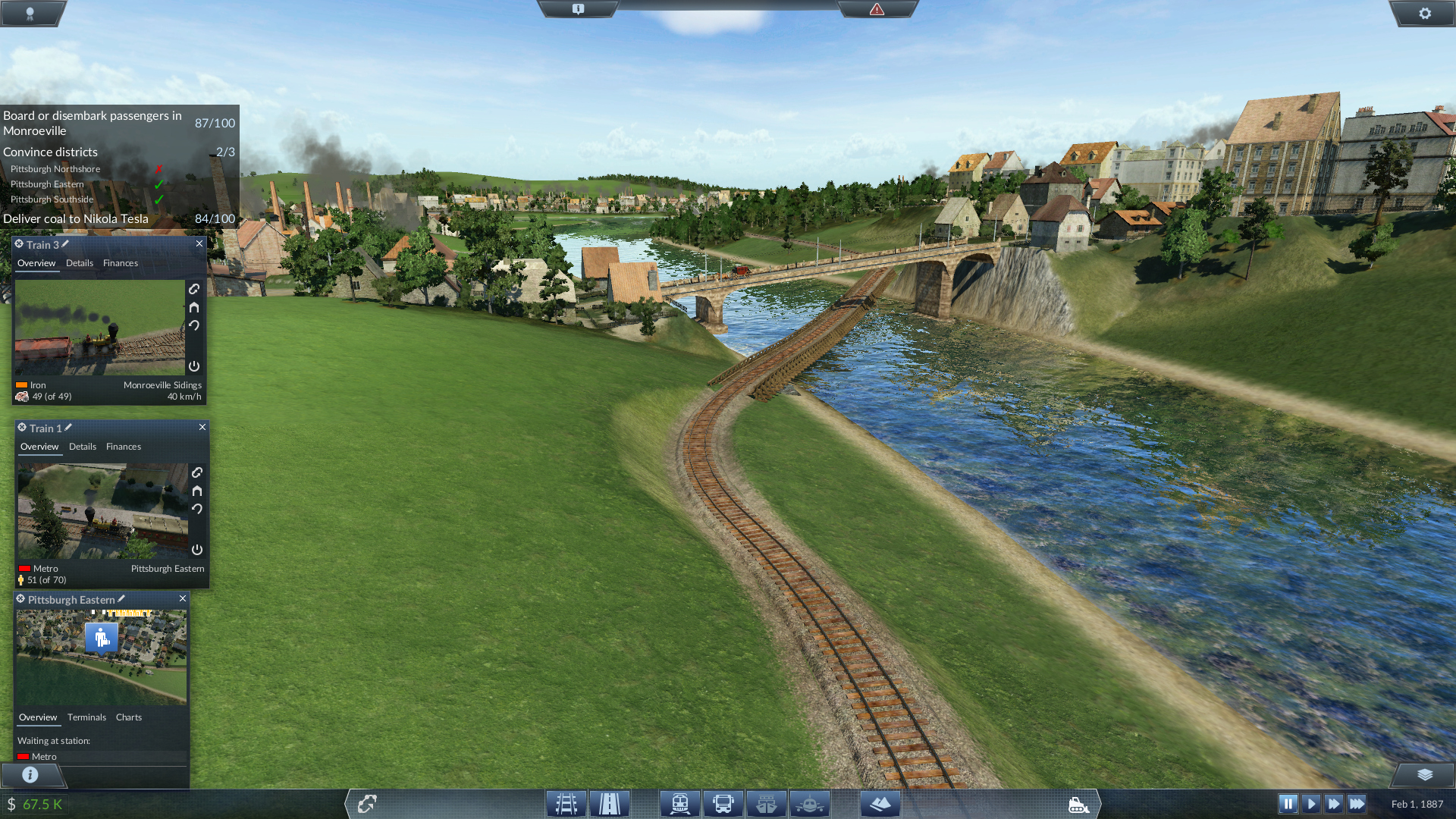Pause the game simulation

click(x=1288, y=804)
